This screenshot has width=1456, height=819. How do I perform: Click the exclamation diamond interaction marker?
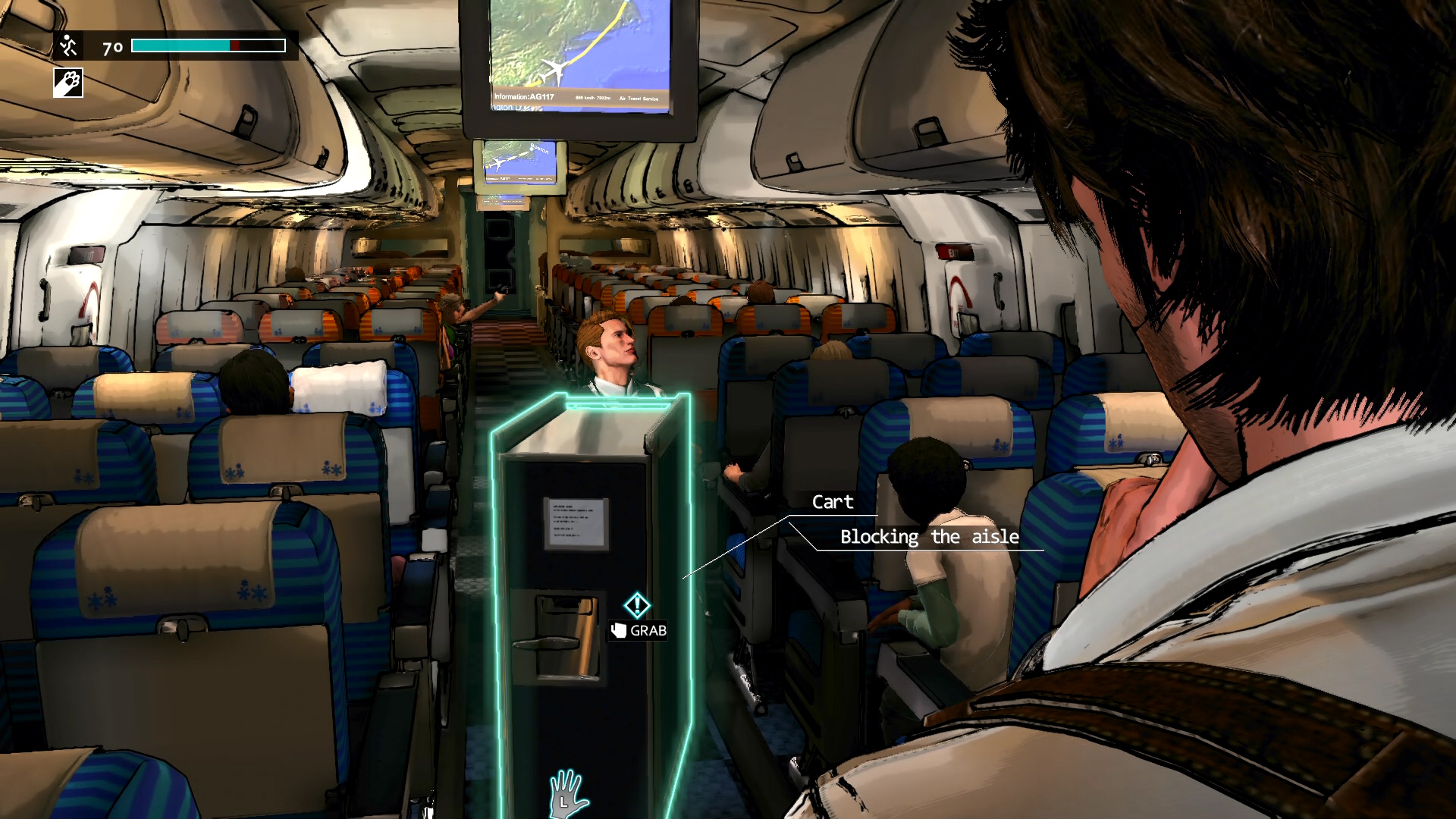click(637, 605)
